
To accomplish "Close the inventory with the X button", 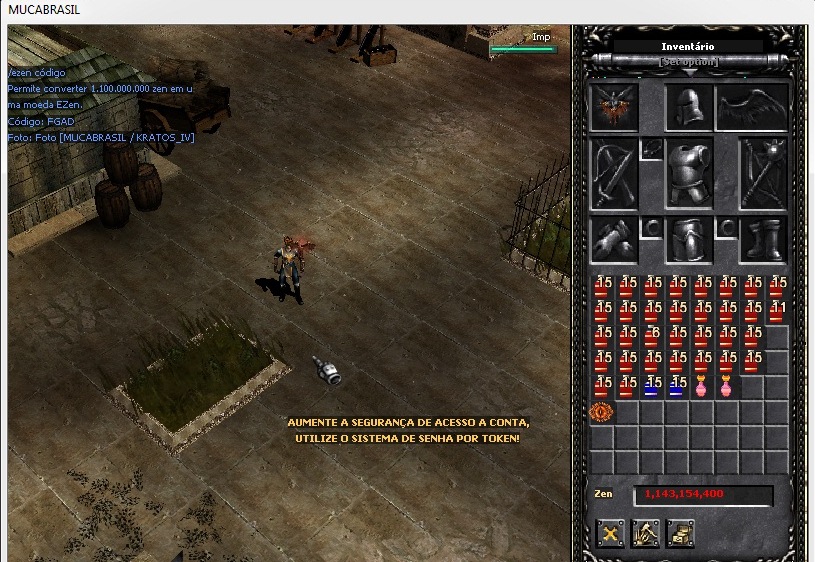I will [611, 534].
